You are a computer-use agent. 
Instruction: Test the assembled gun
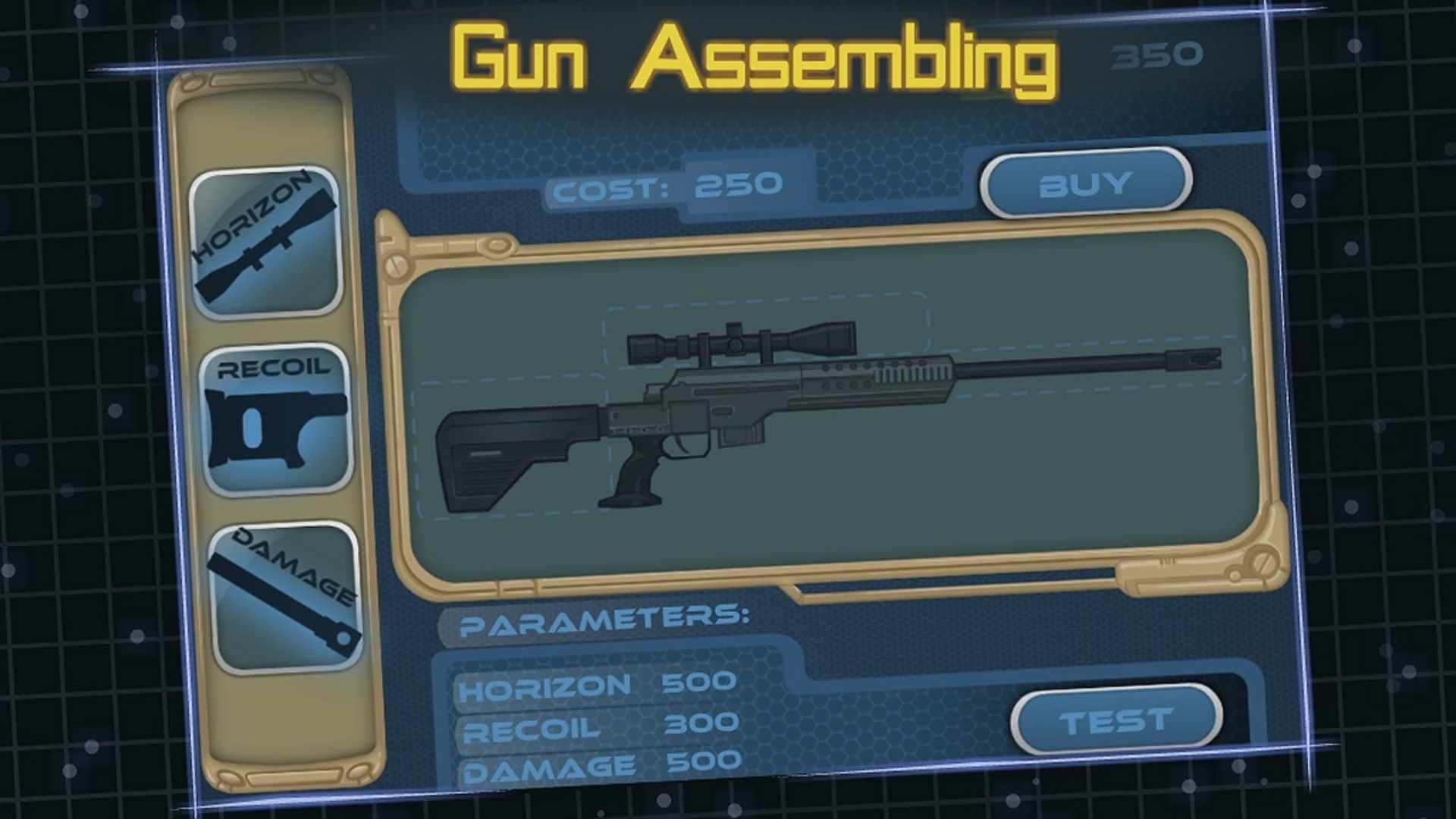pyautogui.click(x=1116, y=719)
